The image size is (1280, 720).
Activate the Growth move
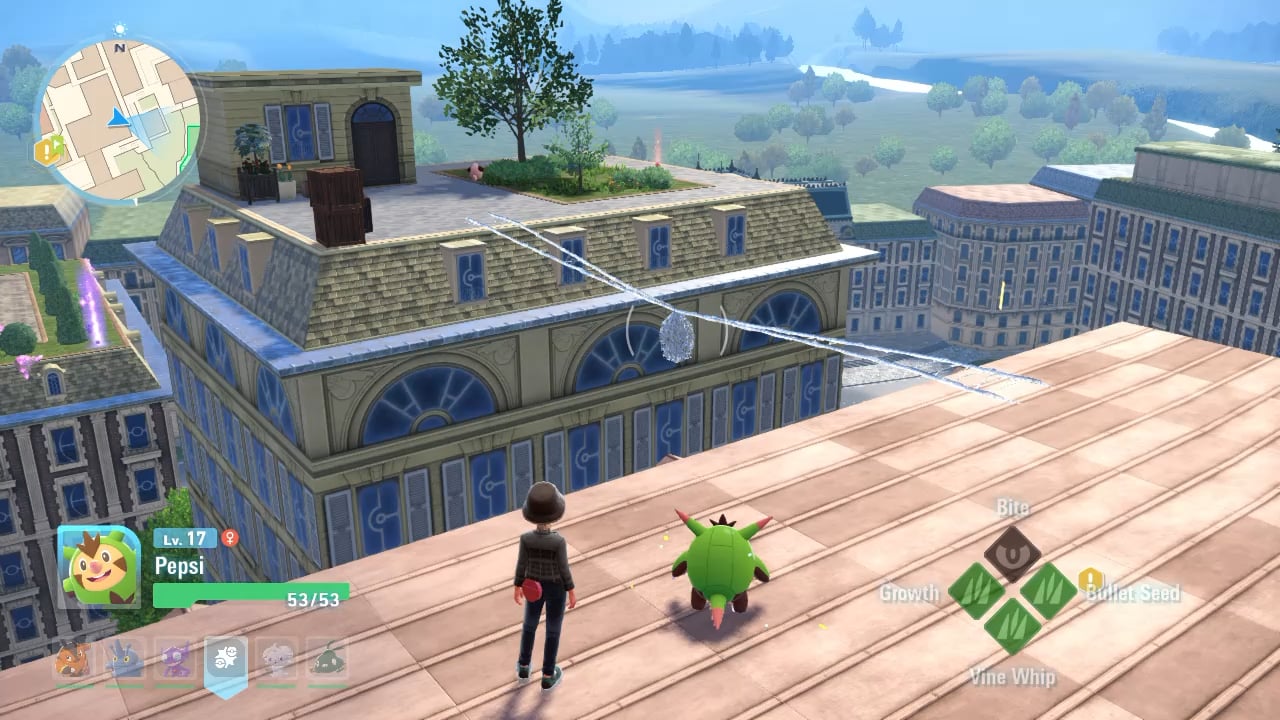click(x=975, y=590)
